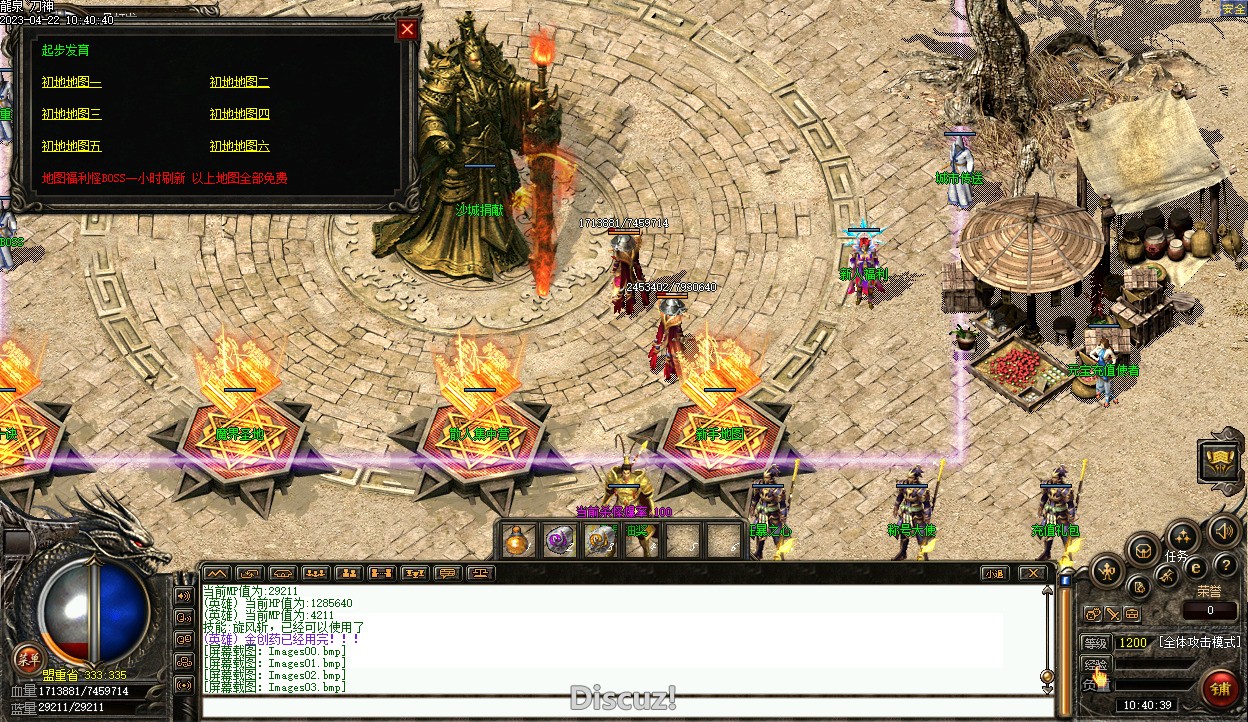1248x722 pixels.
Task: Select the 初地地图二 map link
Action: point(239,83)
